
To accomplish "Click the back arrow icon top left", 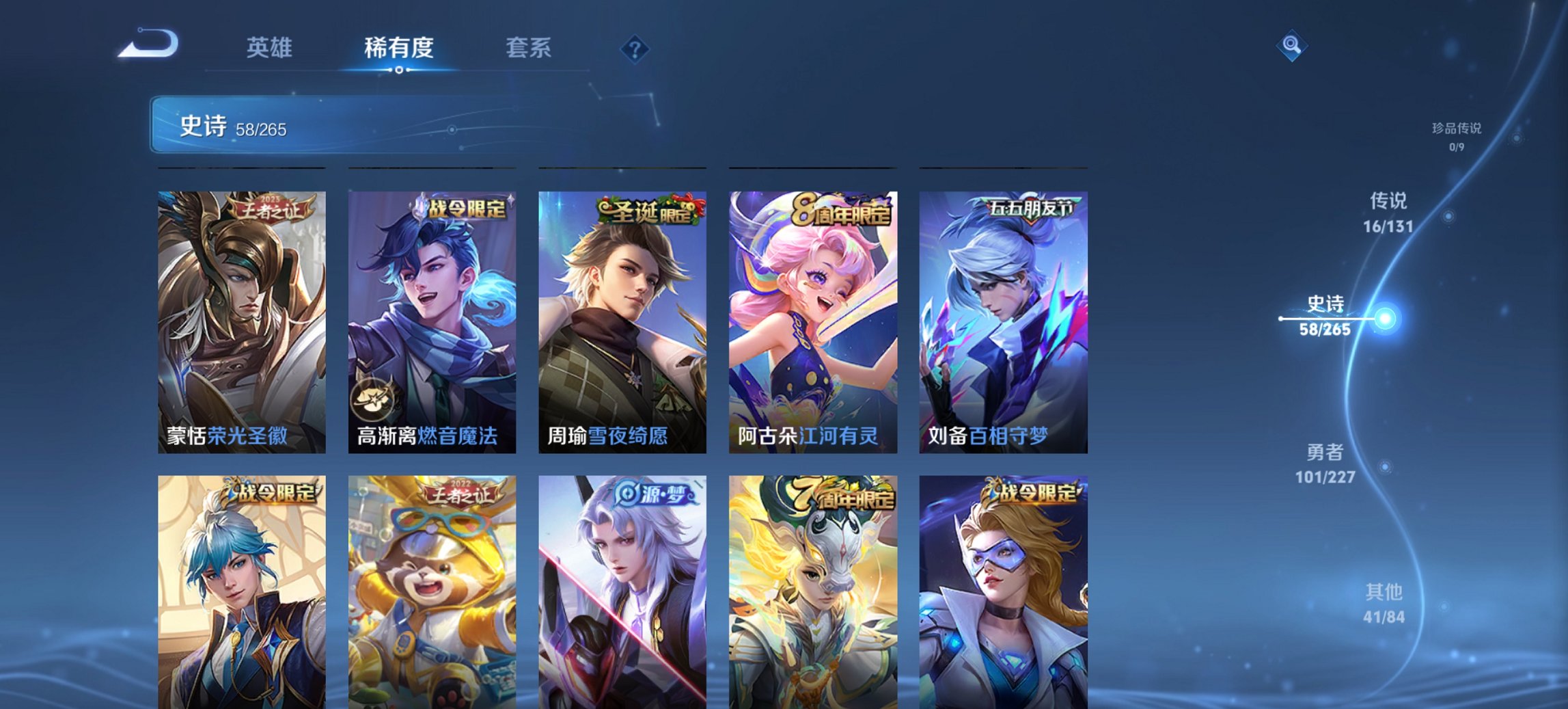I will [147, 42].
